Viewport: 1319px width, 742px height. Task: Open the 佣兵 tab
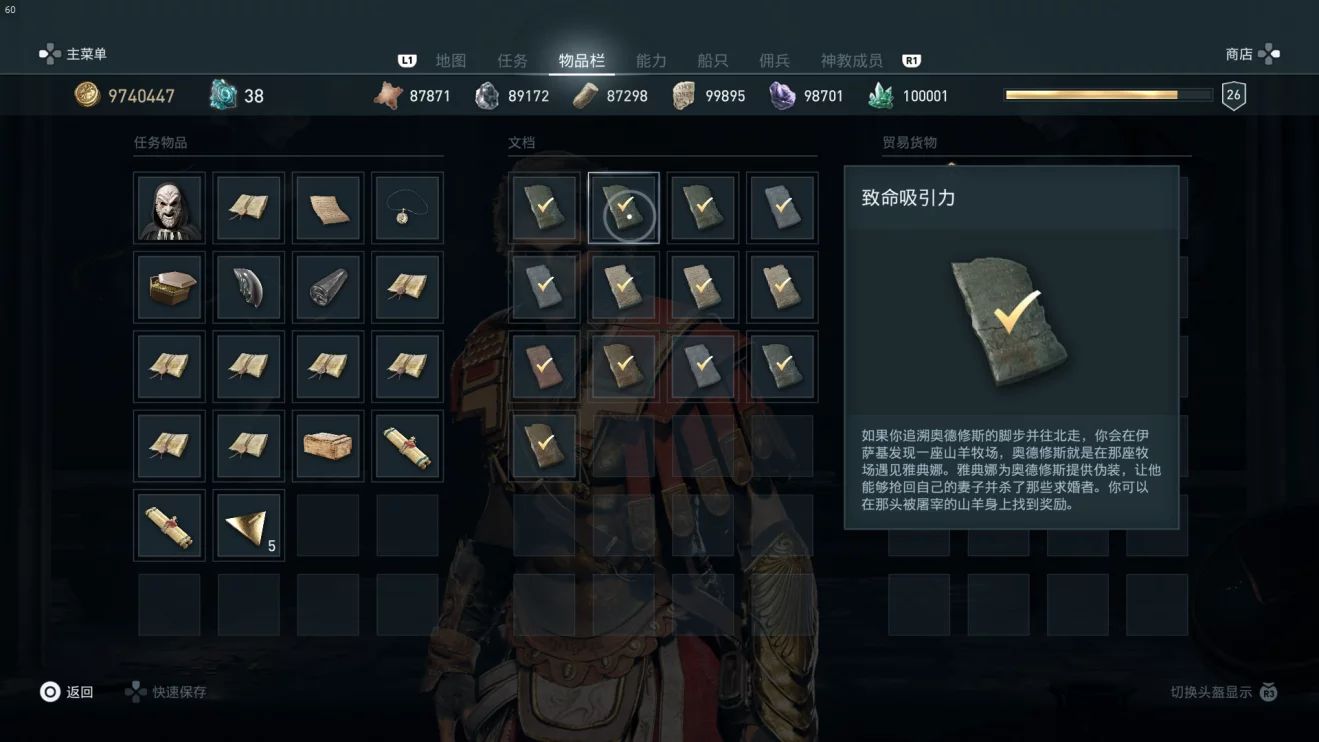774,61
